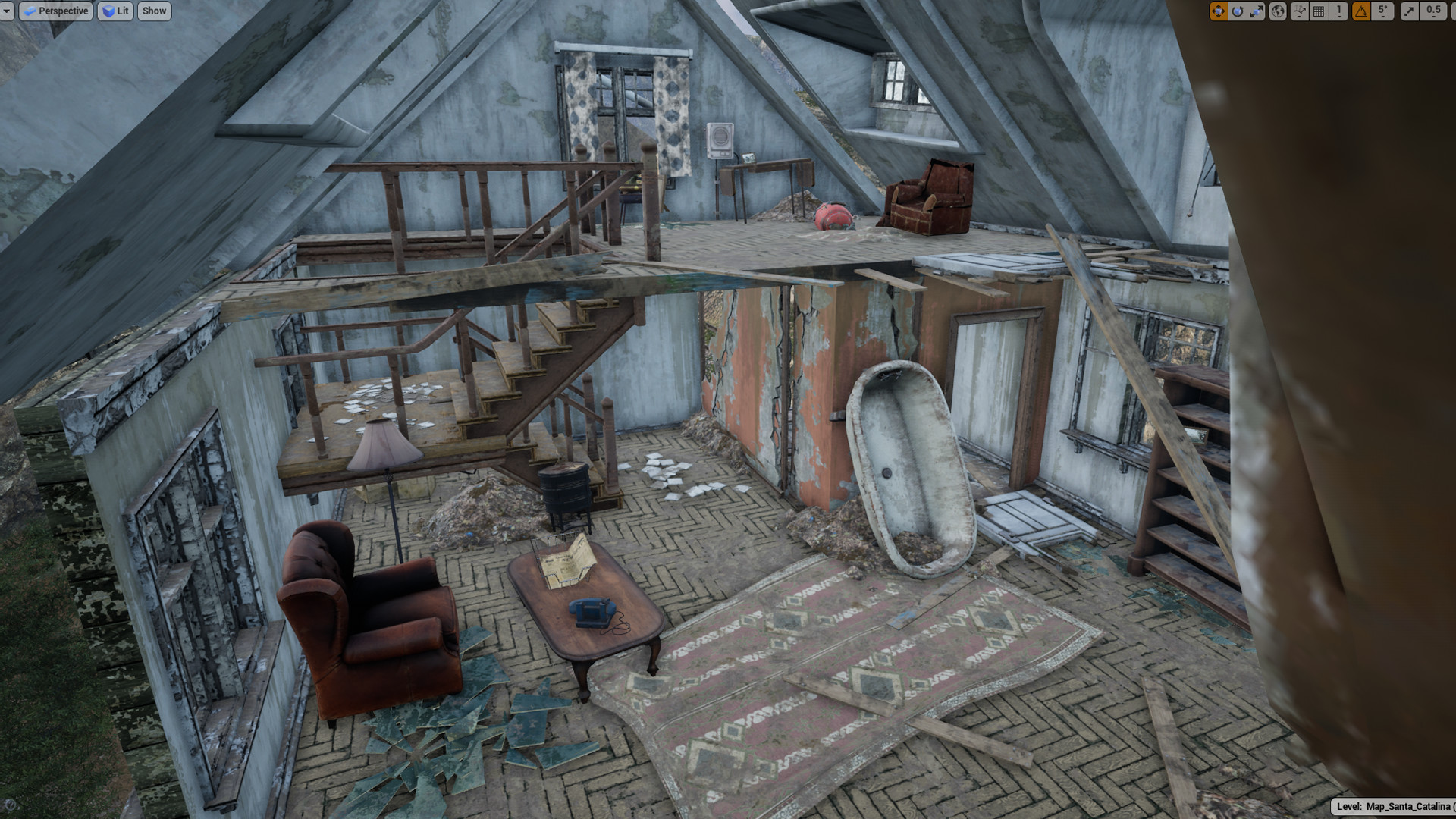The image size is (1456, 819).
Task: Select the Rotate tool
Action: [1238, 11]
